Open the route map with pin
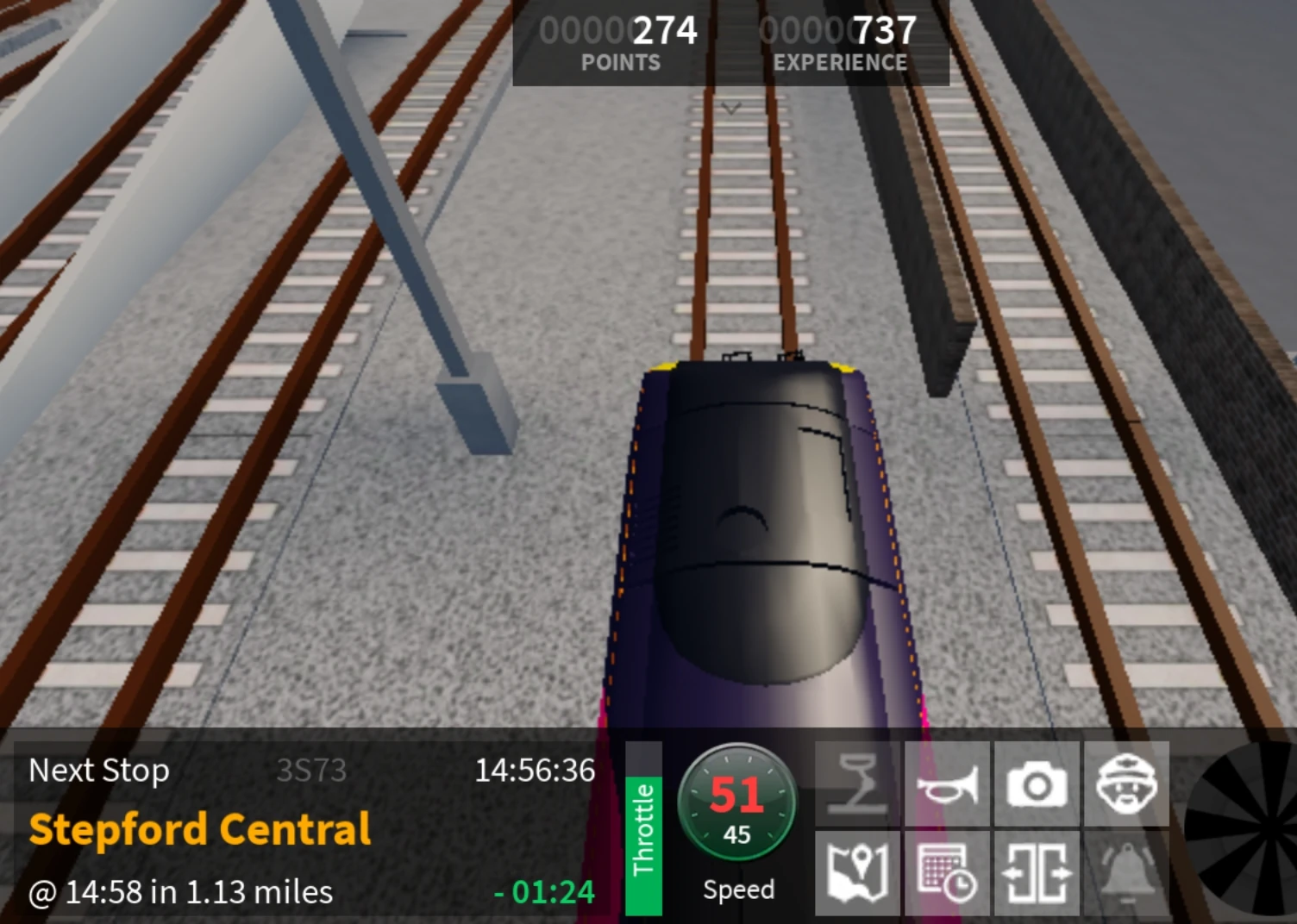 pos(858,871)
